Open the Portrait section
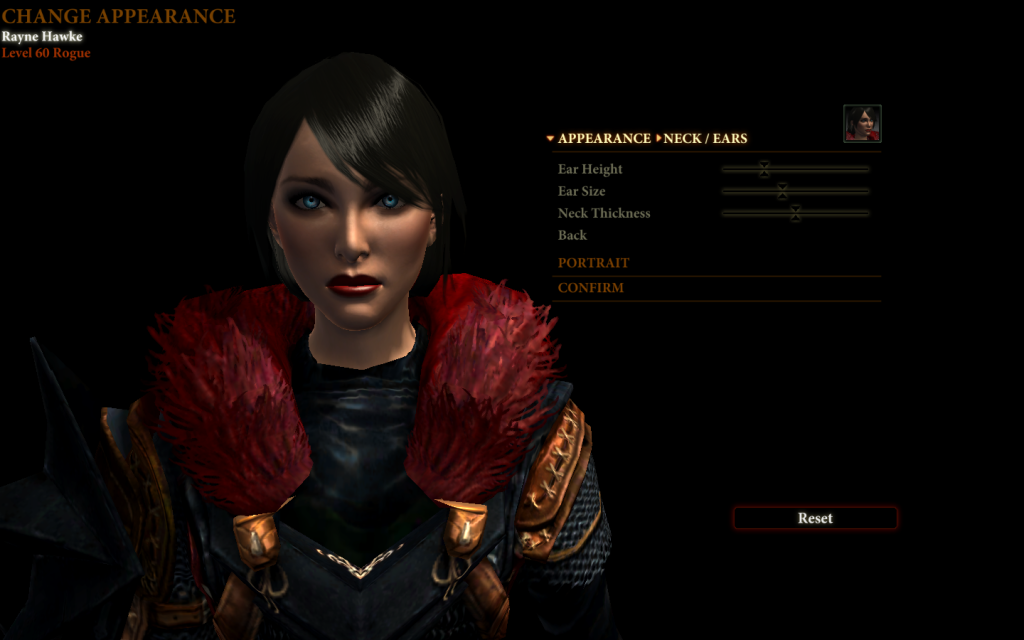 (594, 263)
